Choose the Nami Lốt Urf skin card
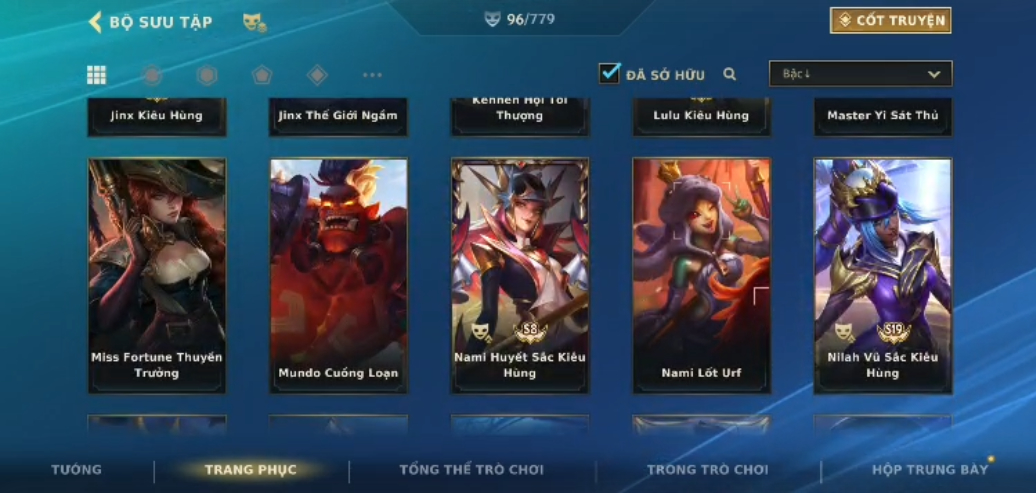 (701, 275)
